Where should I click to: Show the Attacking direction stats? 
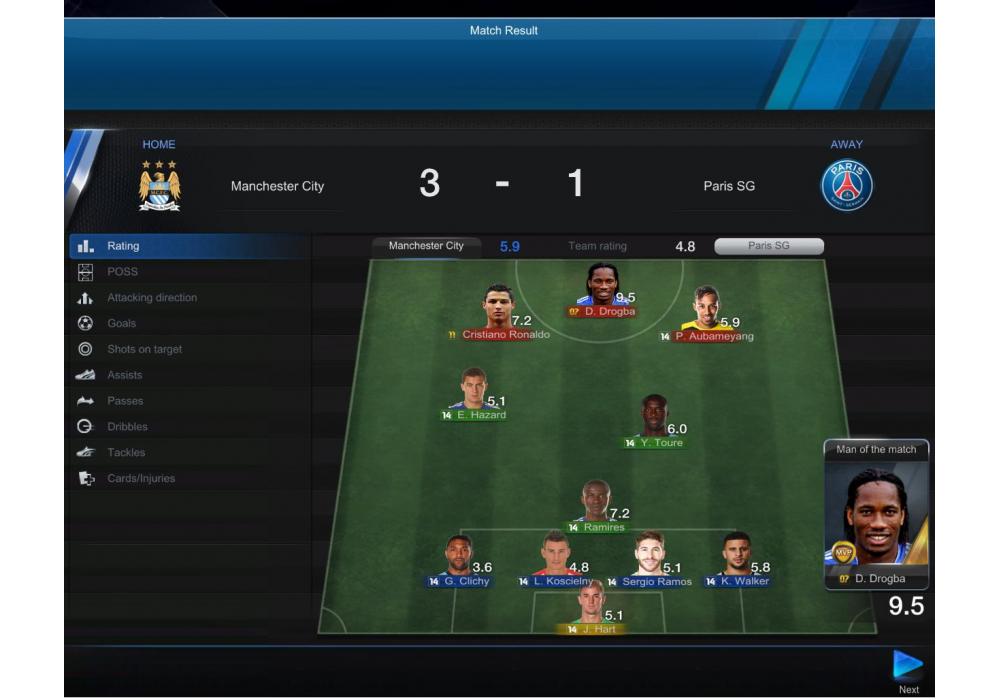coord(152,298)
